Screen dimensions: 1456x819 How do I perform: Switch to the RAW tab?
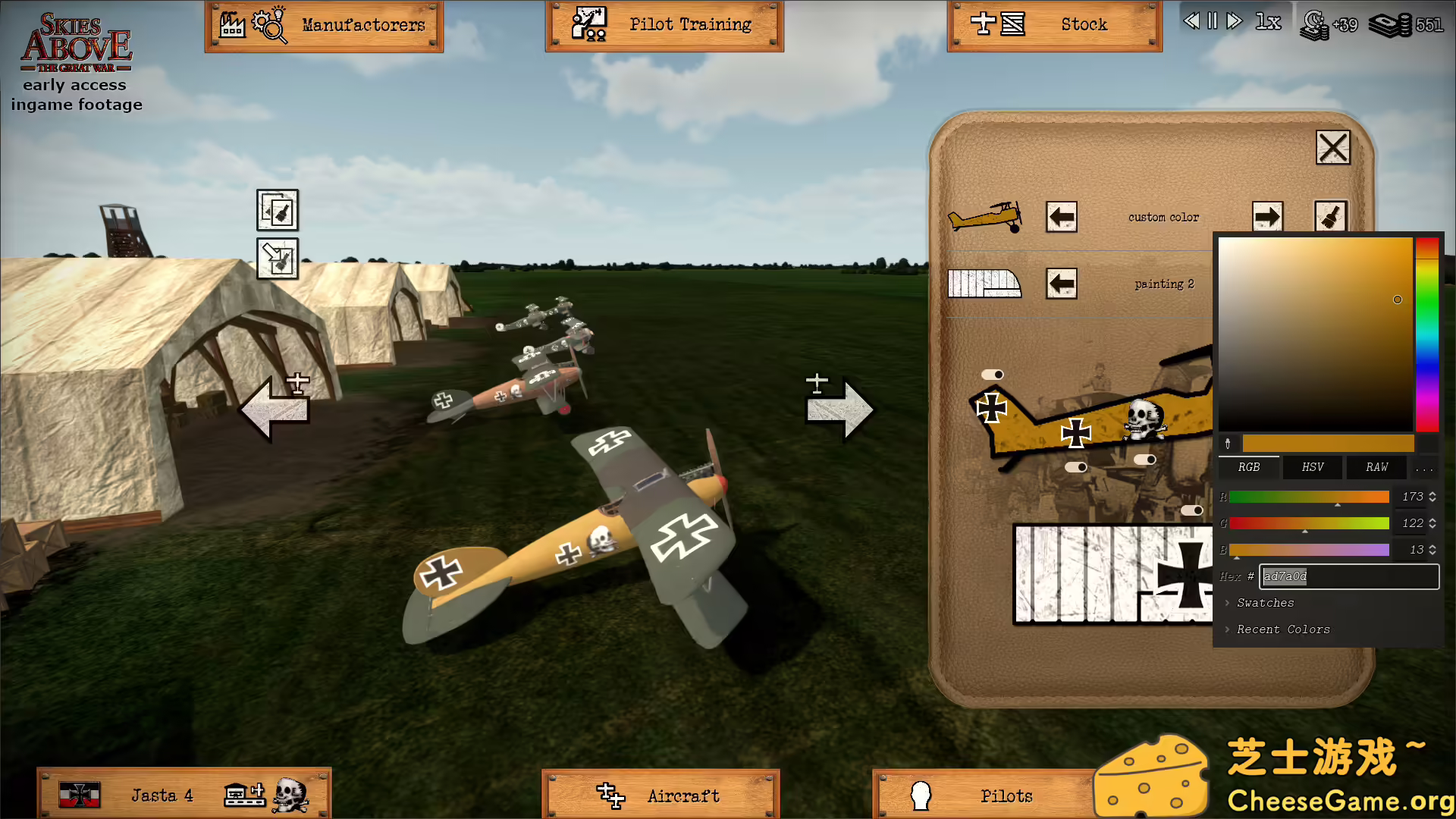click(1376, 467)
